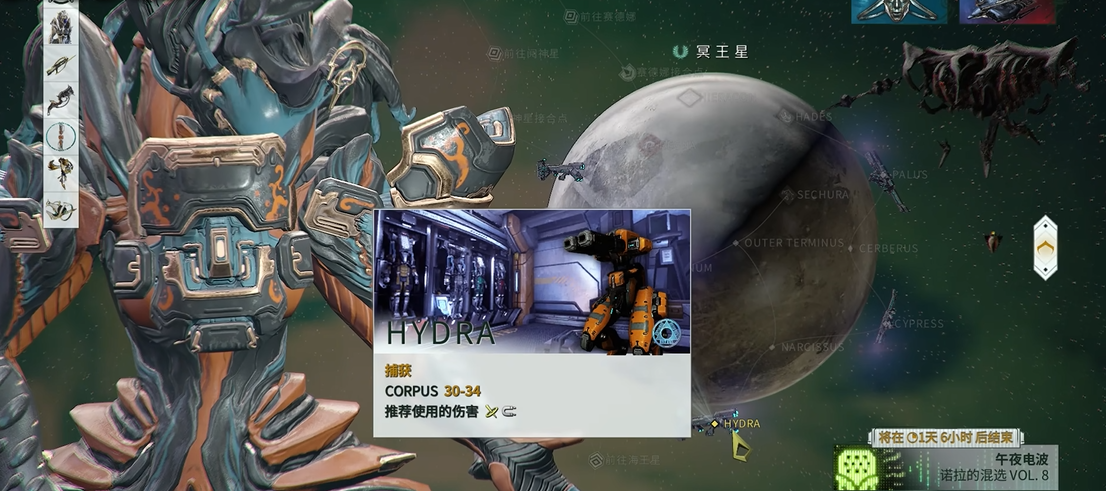
Task: Click the white badge with gold chevron
Action: tap(1045, 247)
